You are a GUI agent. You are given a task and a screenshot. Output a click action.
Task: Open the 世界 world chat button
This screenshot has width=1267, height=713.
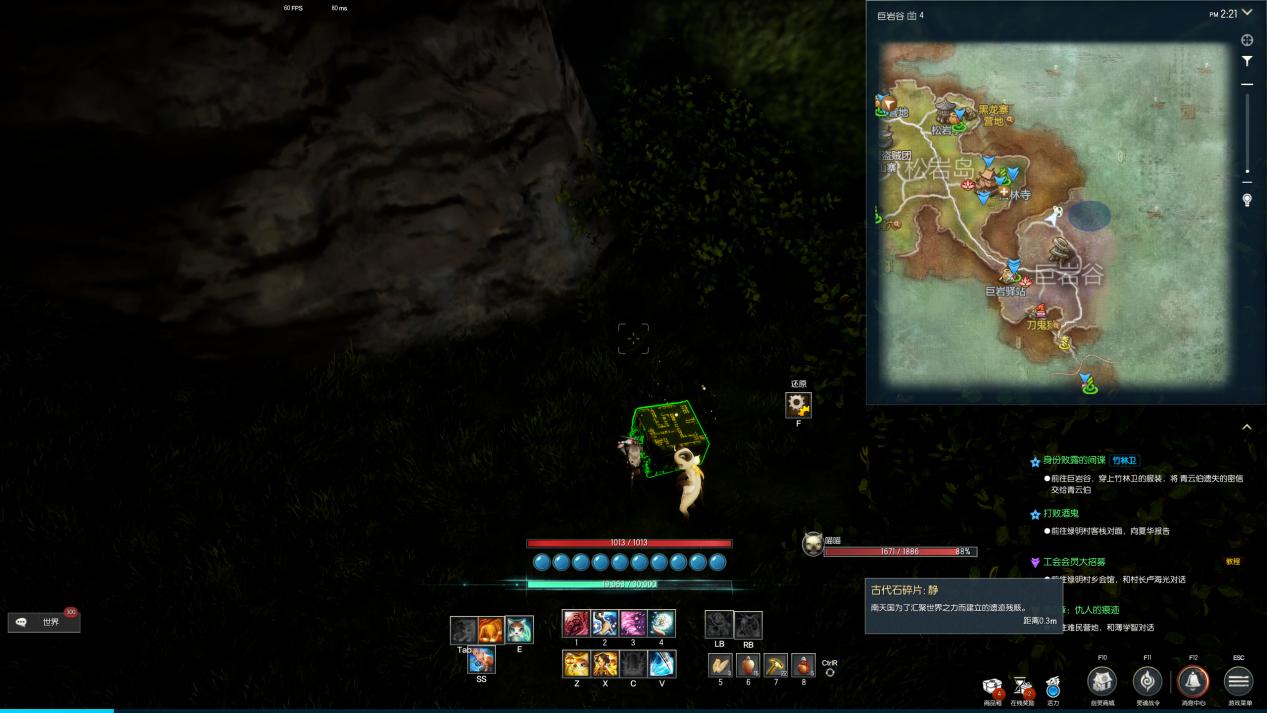44,622
